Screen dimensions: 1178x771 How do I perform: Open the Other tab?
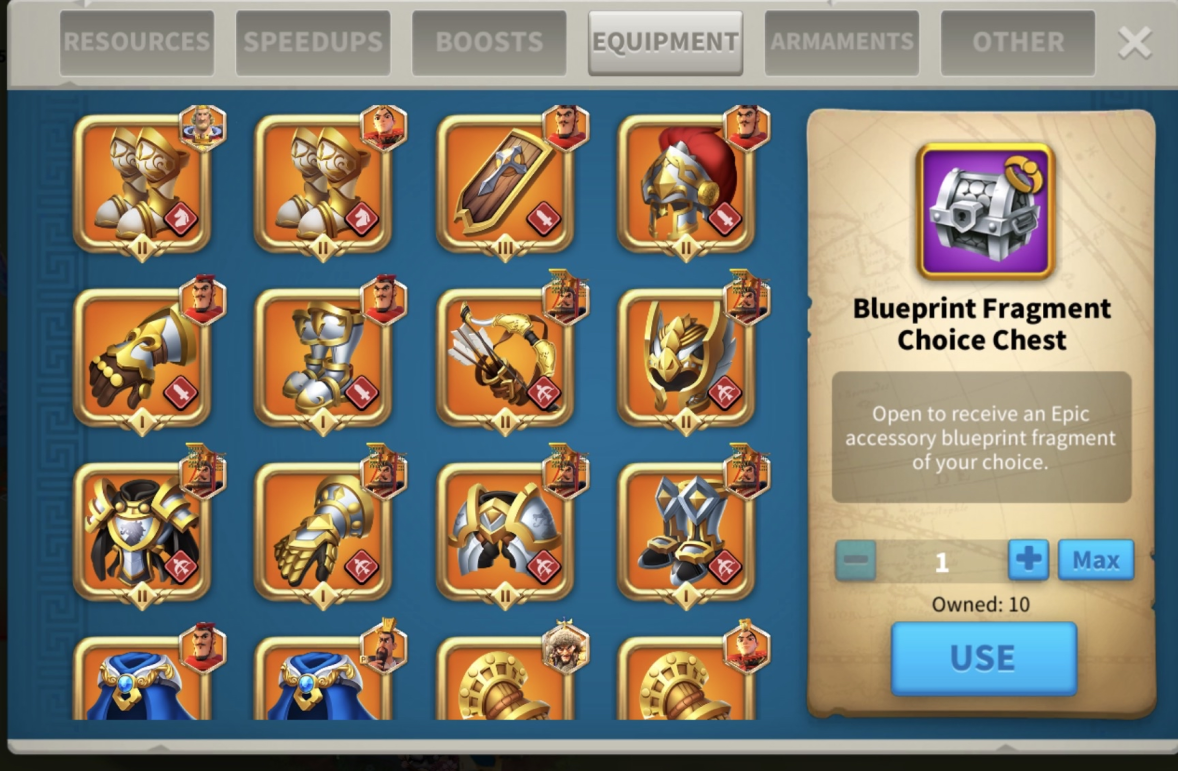point(1017,42)
